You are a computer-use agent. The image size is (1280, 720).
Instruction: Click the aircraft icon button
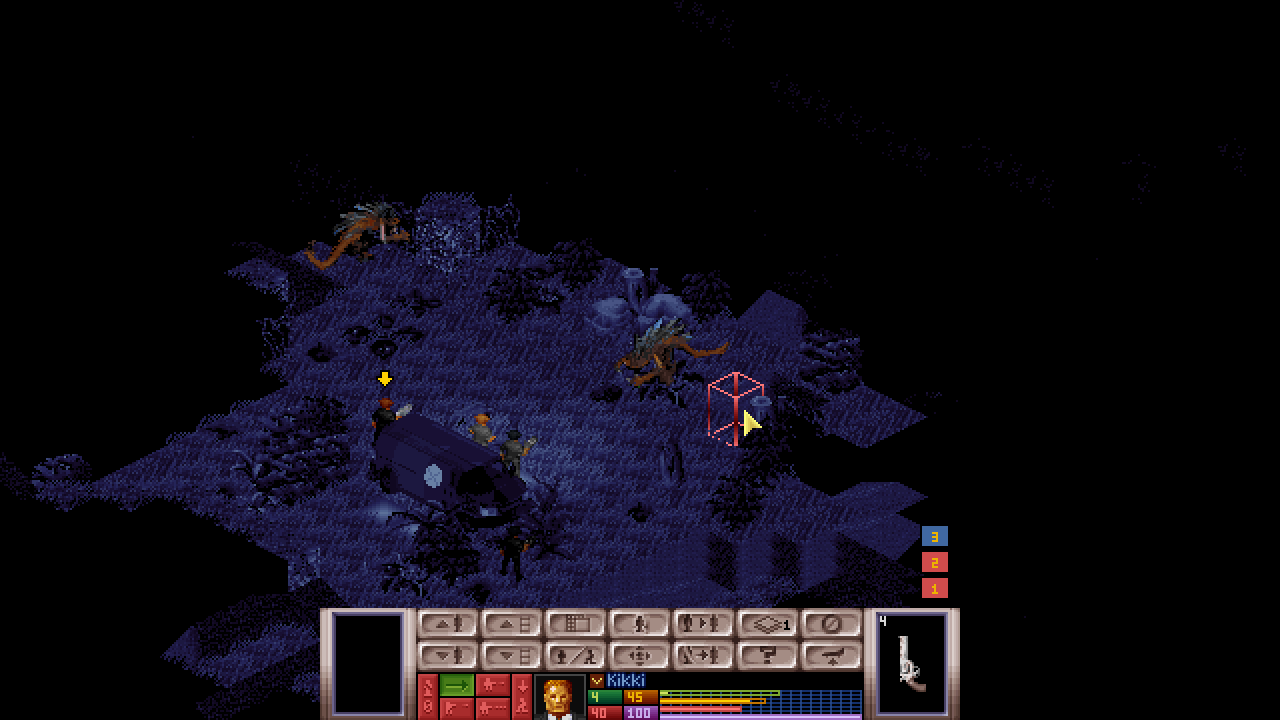click(x=831, y=656)
